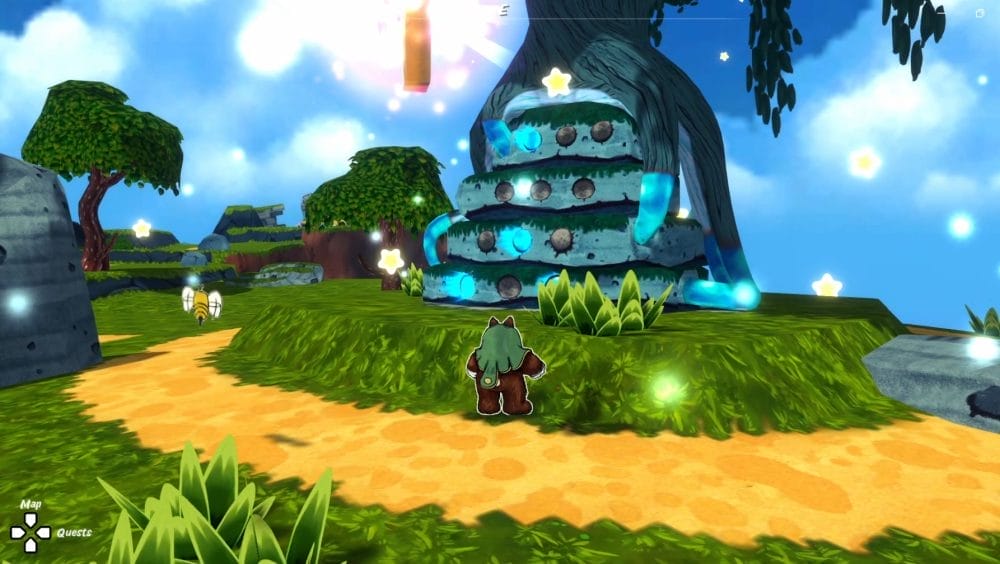Open the Map from the HUD label
1000x564 pixels.
[x=31, y=505]
